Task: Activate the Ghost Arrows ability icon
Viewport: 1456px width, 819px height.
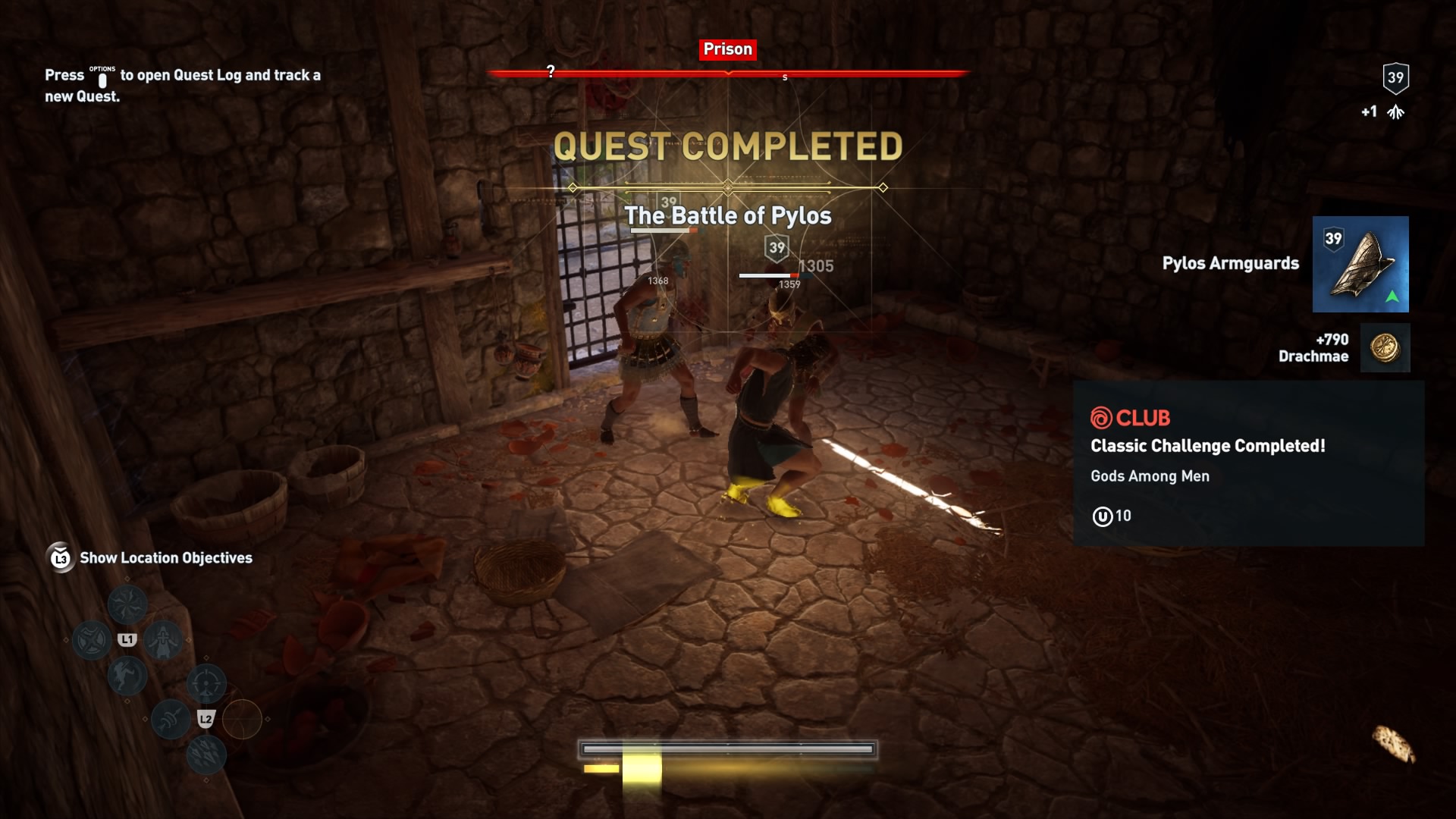Action: (x=171, y=720)
